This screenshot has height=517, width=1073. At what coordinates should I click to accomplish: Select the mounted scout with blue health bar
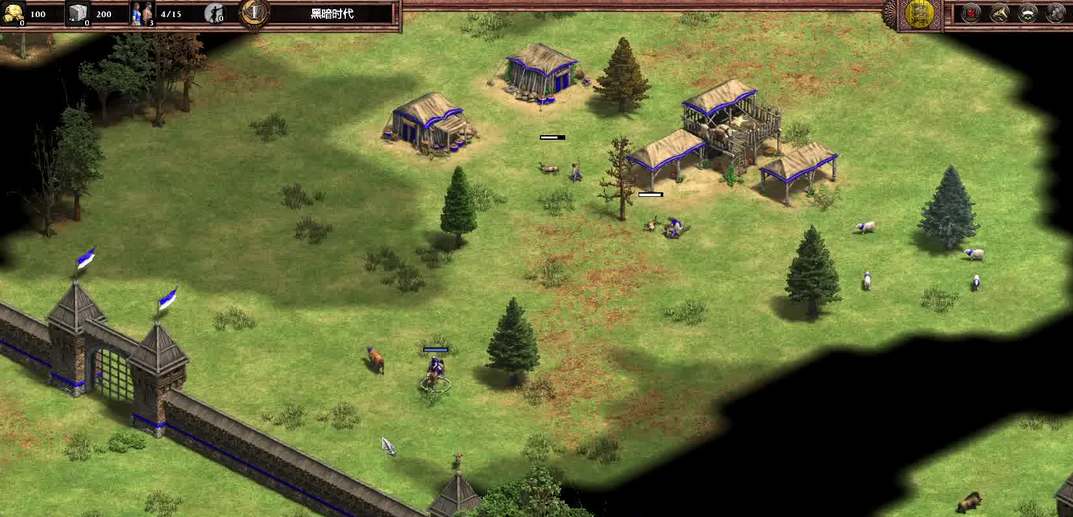pyautogui.click(x=435, y=372)
